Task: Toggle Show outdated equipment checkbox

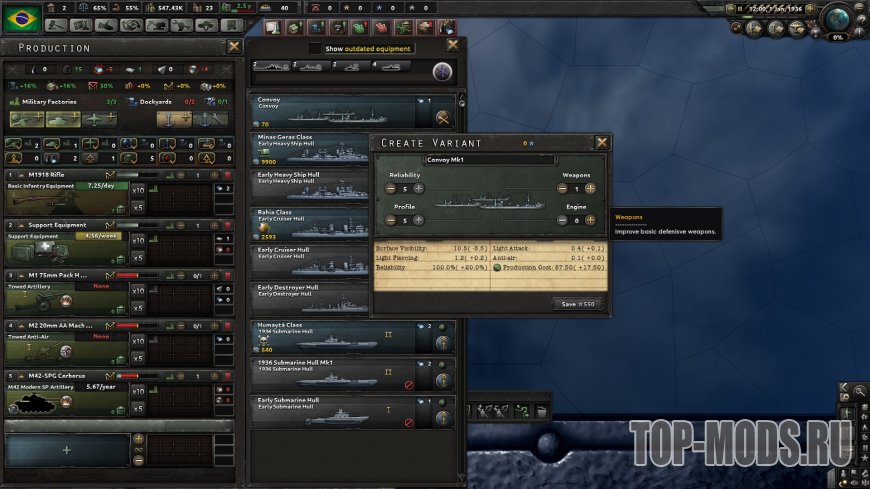Action: point(316,48)
